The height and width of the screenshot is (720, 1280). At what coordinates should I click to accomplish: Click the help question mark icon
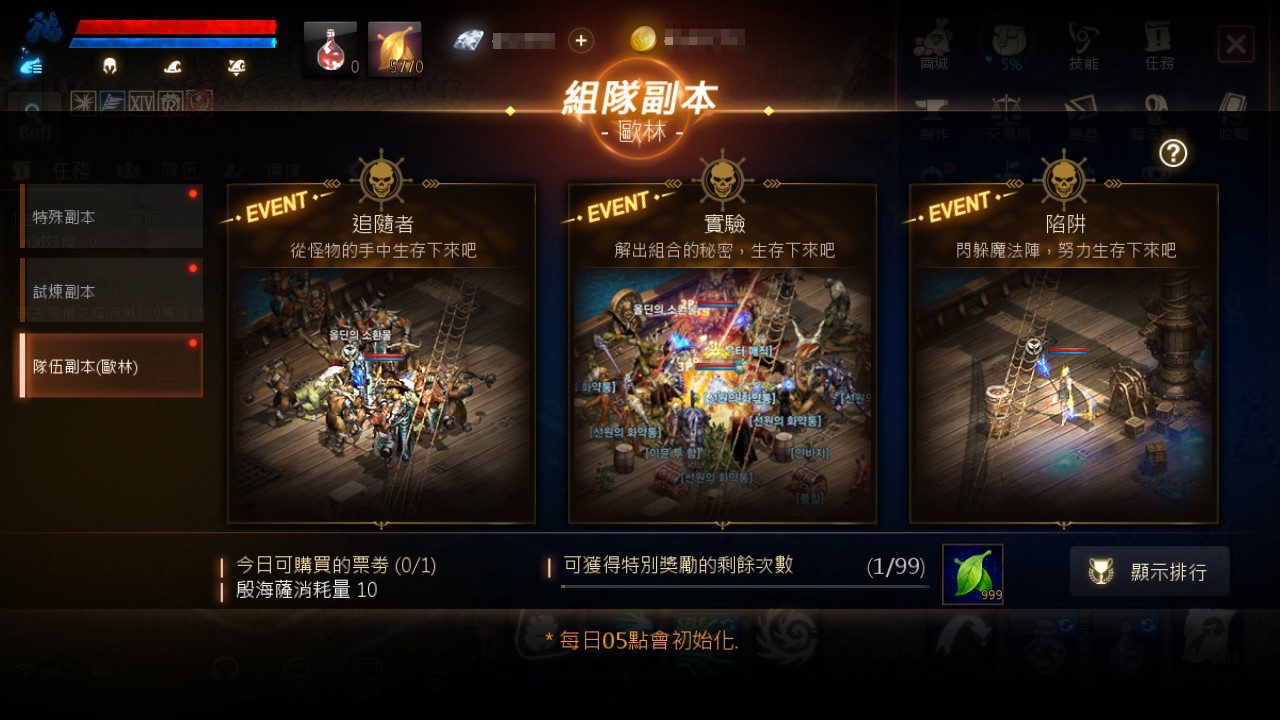(1175, 155)
